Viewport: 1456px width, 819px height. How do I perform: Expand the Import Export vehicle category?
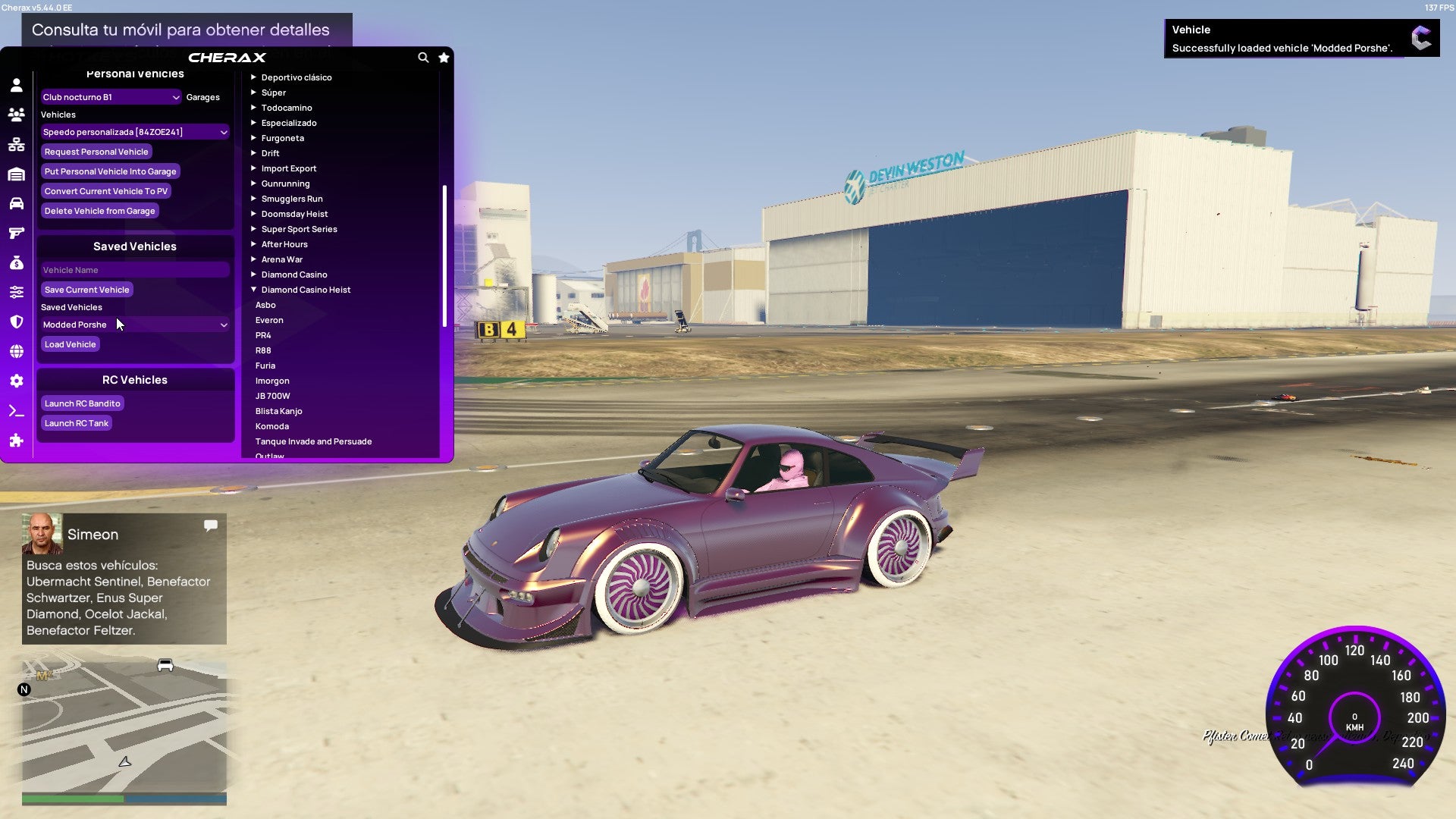coord(289,168)
